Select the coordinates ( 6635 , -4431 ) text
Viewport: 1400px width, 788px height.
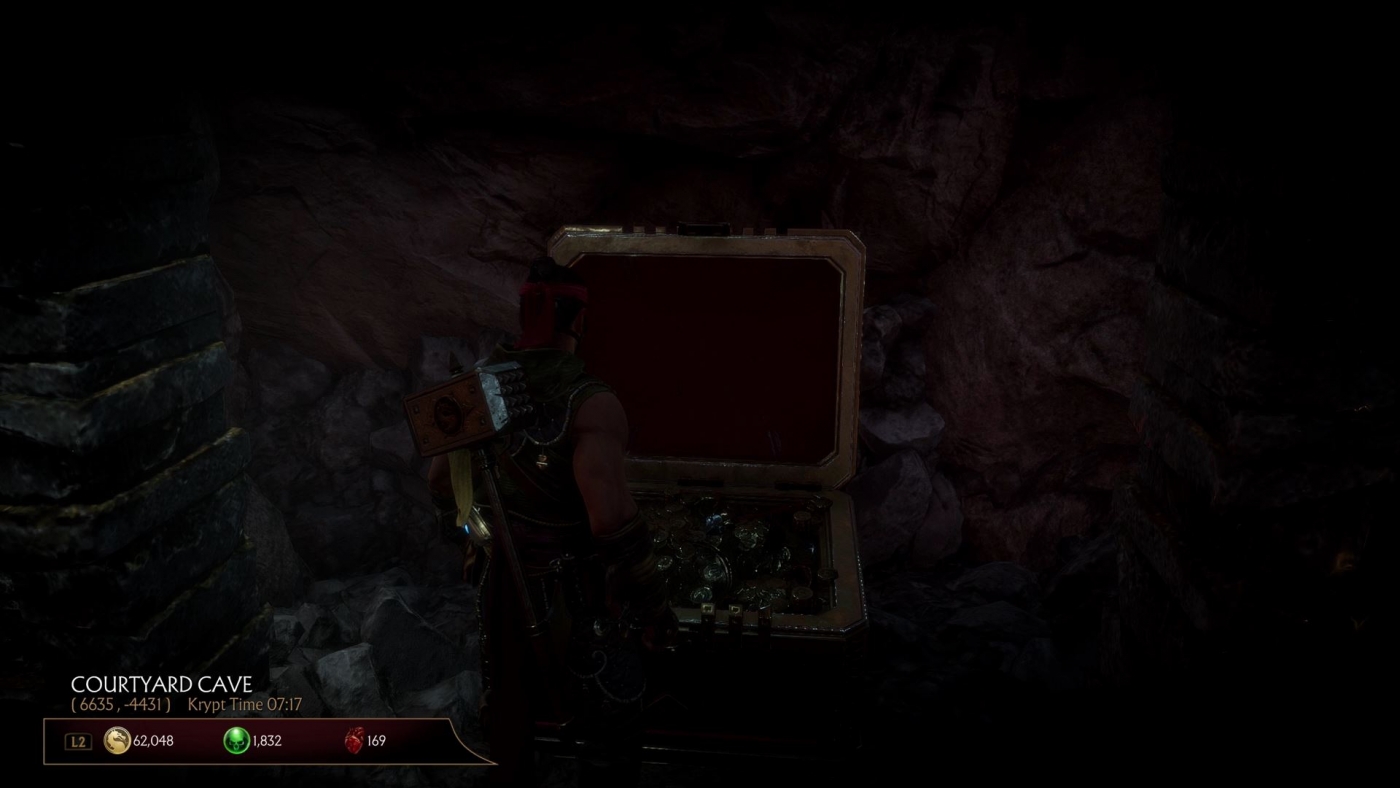(120, 704)
